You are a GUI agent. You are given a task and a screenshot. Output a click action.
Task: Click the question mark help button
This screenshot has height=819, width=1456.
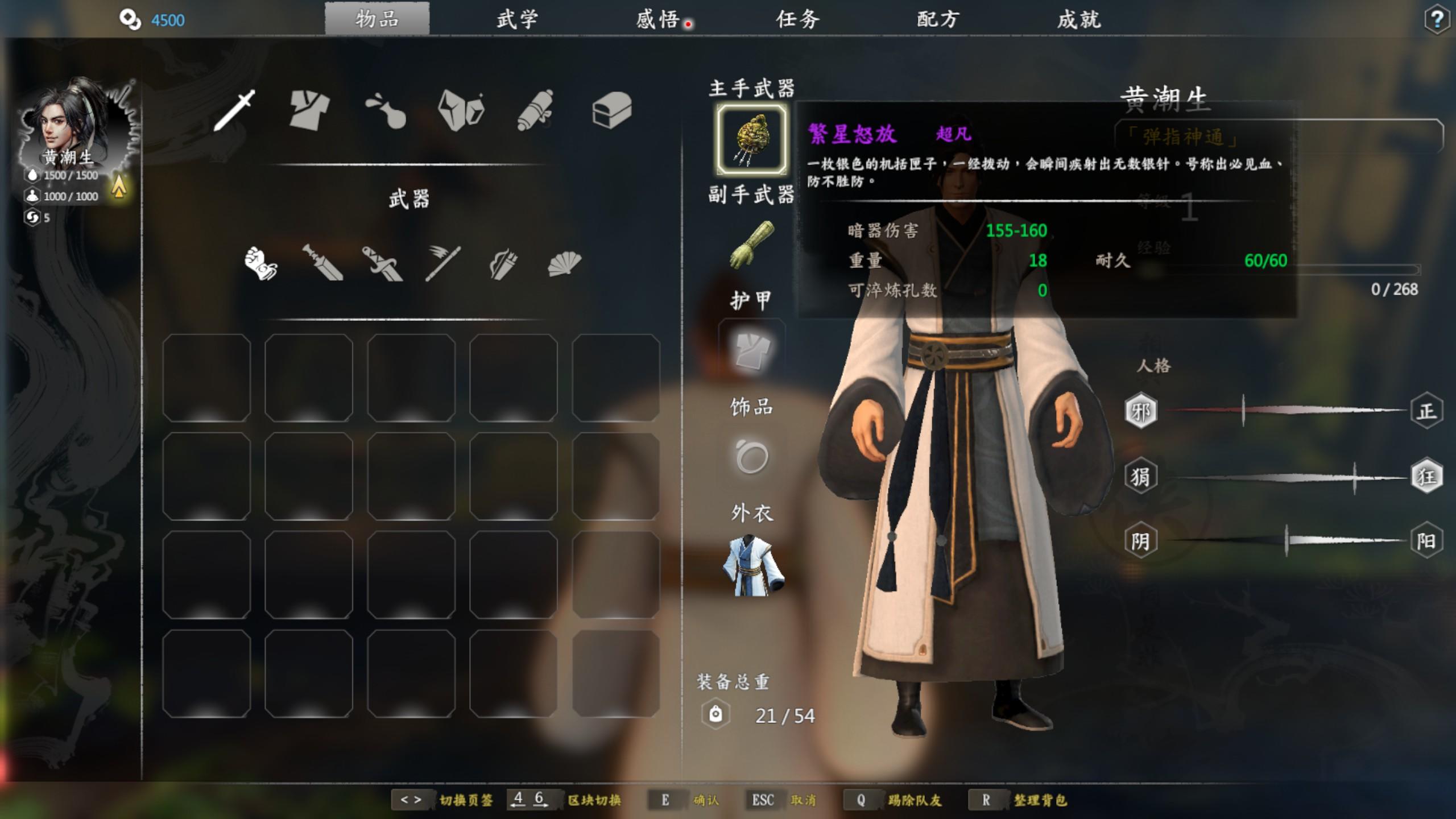[1437, 20]
